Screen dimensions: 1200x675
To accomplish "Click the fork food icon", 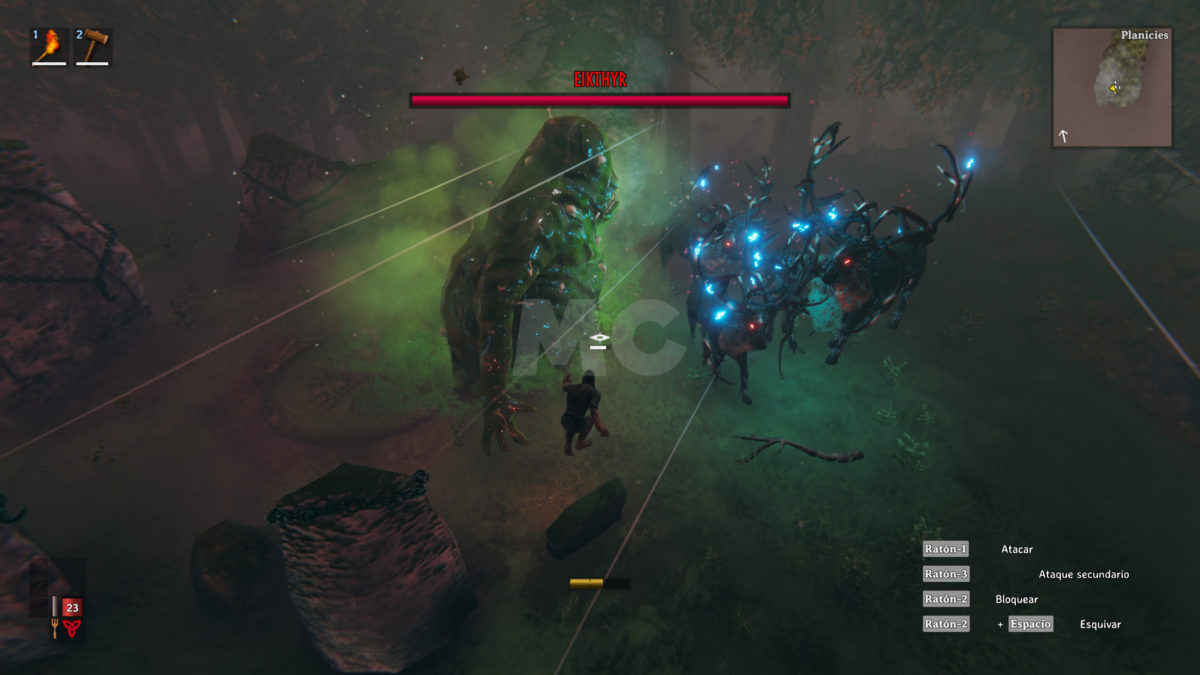I will pos(54,627).
